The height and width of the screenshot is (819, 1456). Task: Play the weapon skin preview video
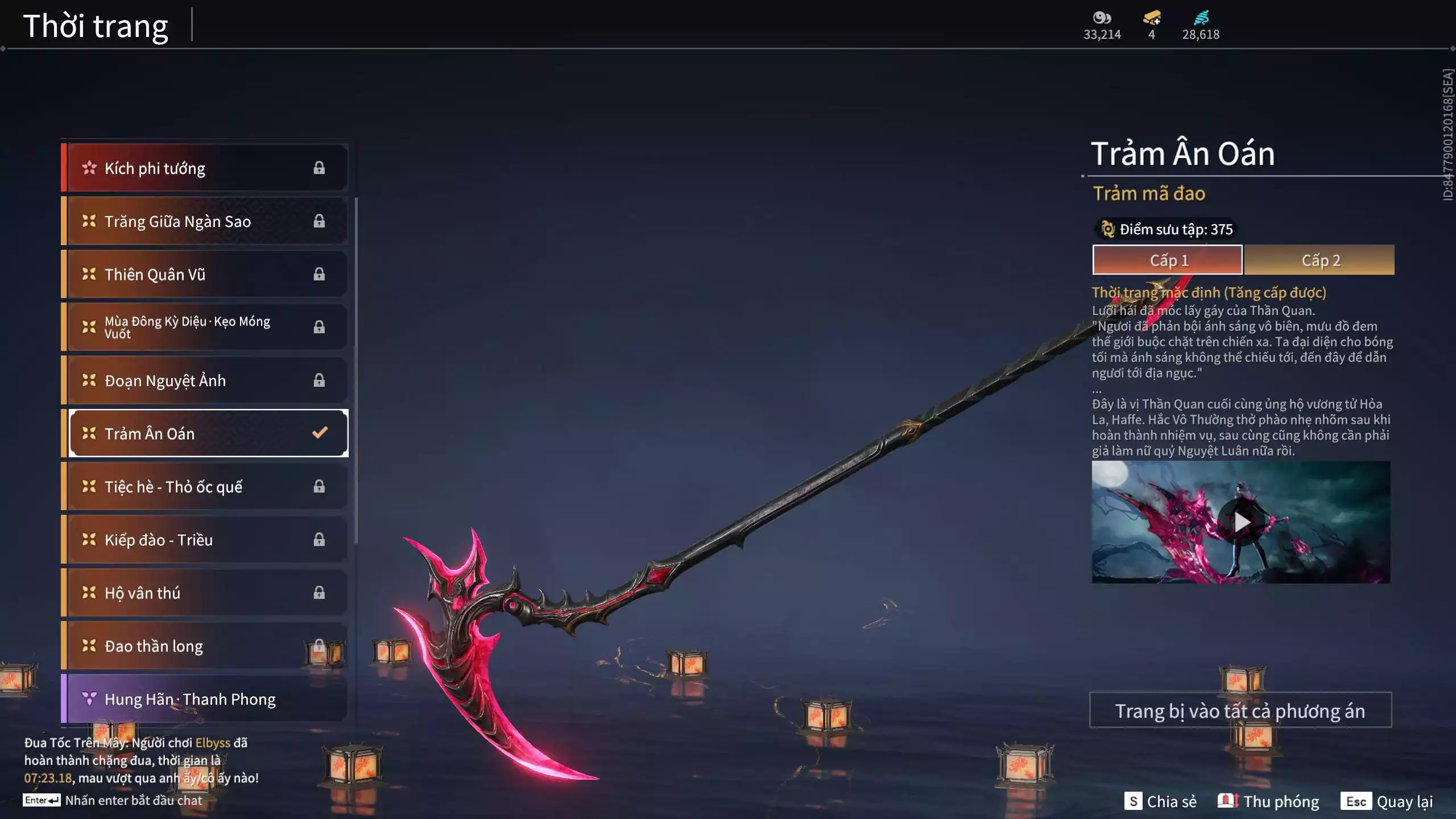(x=1241, y=522)
